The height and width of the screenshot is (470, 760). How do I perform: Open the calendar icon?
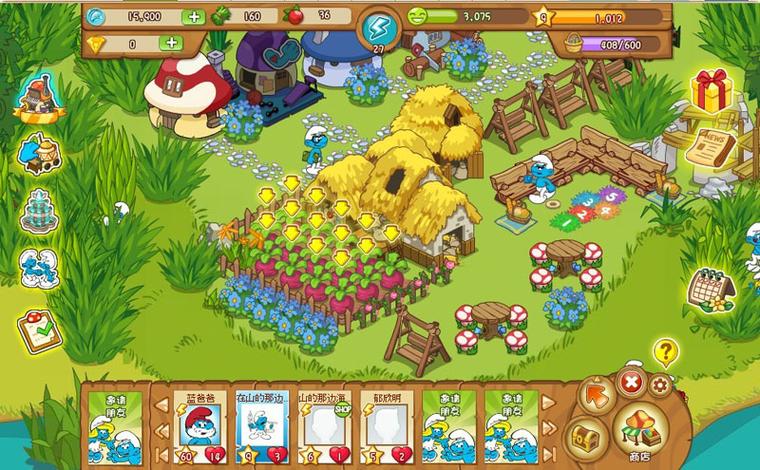click(710, 287)
